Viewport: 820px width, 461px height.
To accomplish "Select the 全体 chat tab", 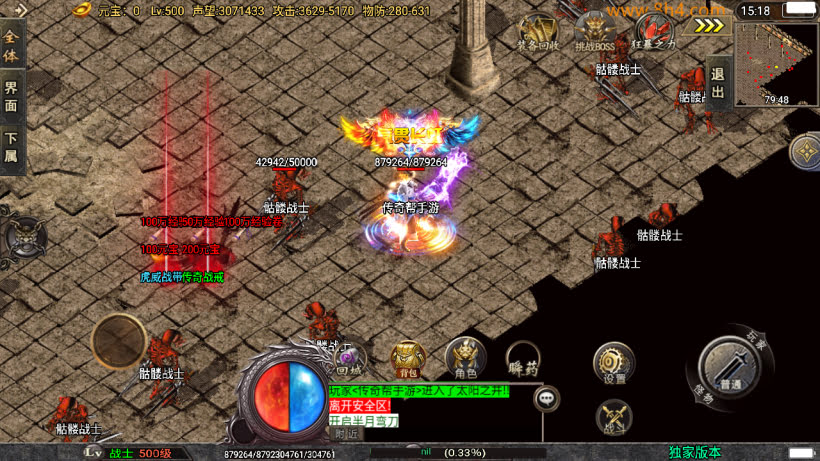I will click(11, 47).
